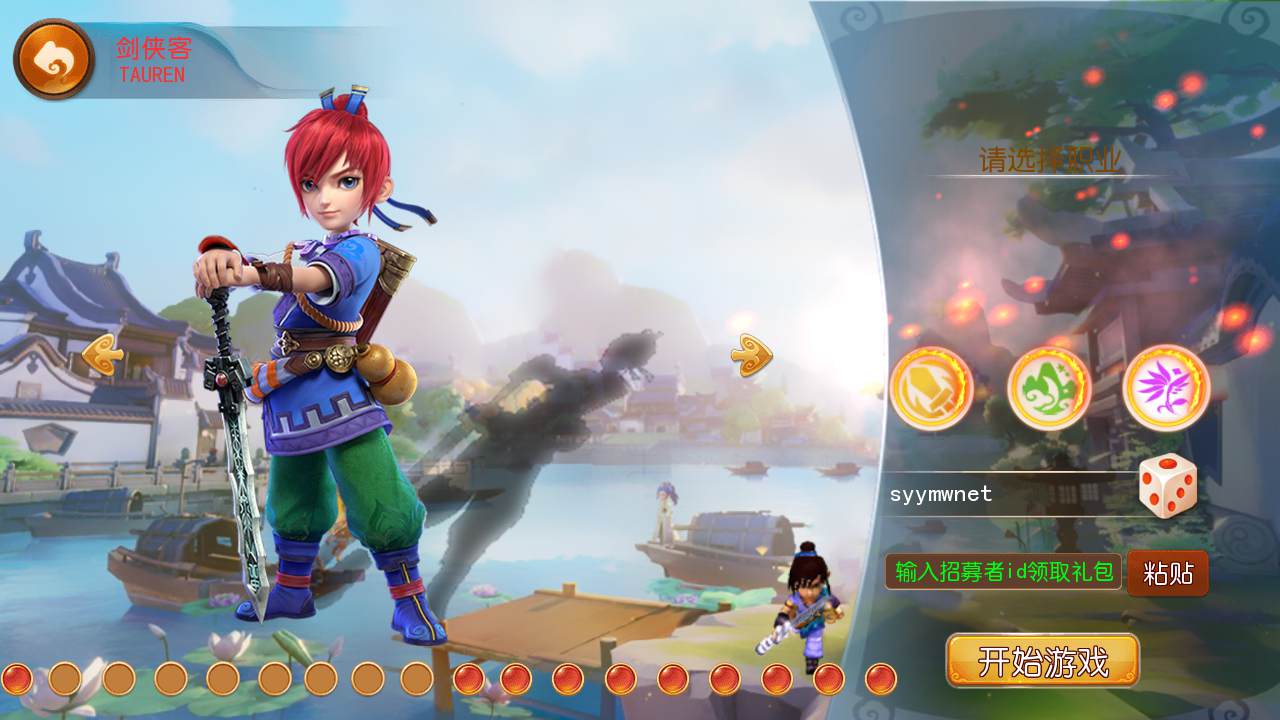This screenshot has width=1280, height=720.
Task: Switch to the next character with right arrow
Action: pos(751,355)
